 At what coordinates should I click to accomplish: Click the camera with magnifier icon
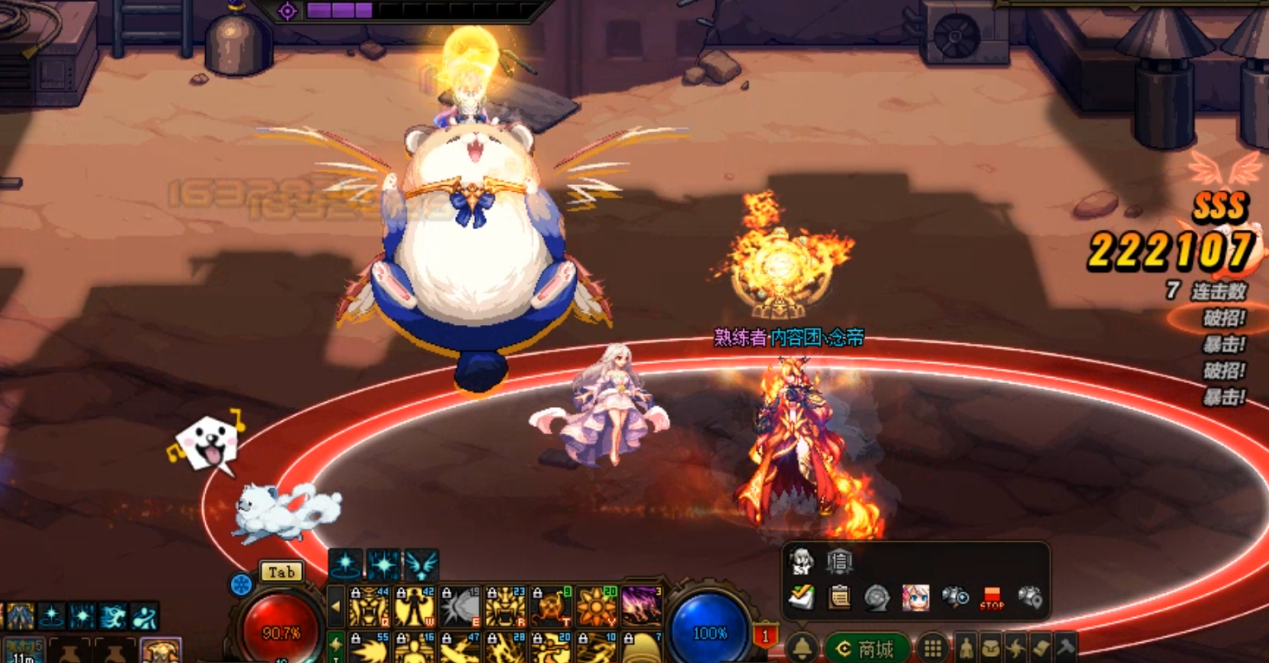pos(954,598)
